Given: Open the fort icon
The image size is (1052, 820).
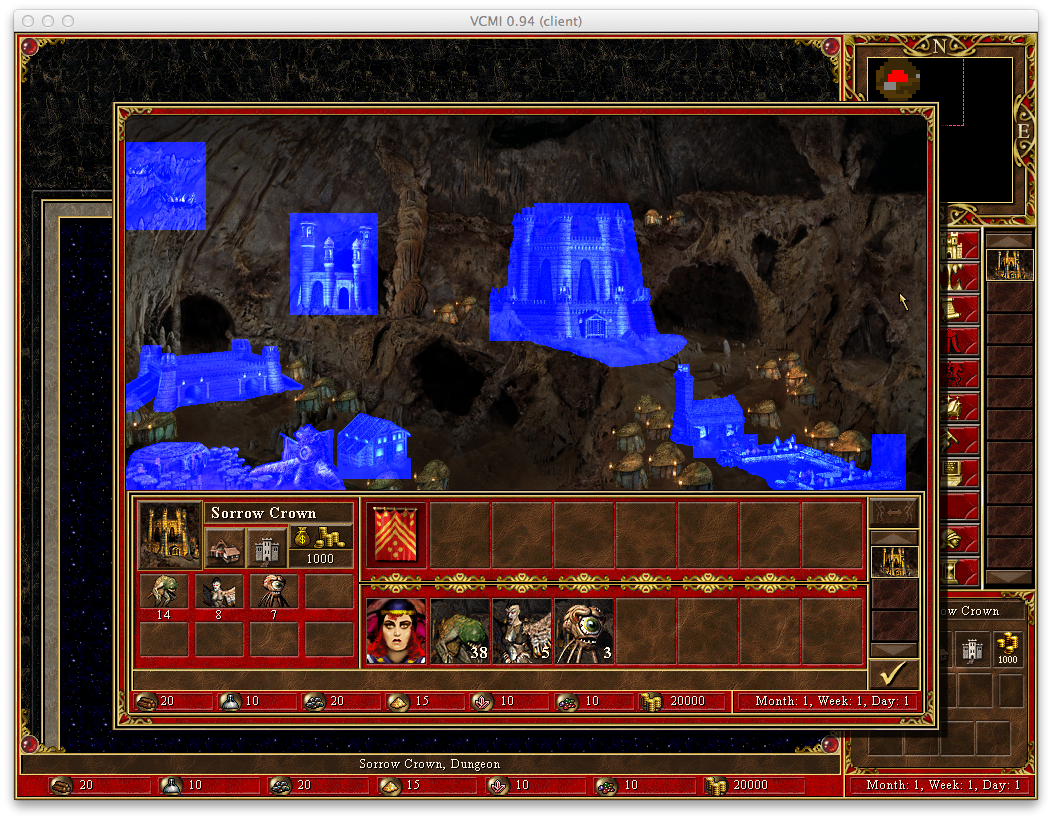Looking at the screenshot, I should point(266,547).
